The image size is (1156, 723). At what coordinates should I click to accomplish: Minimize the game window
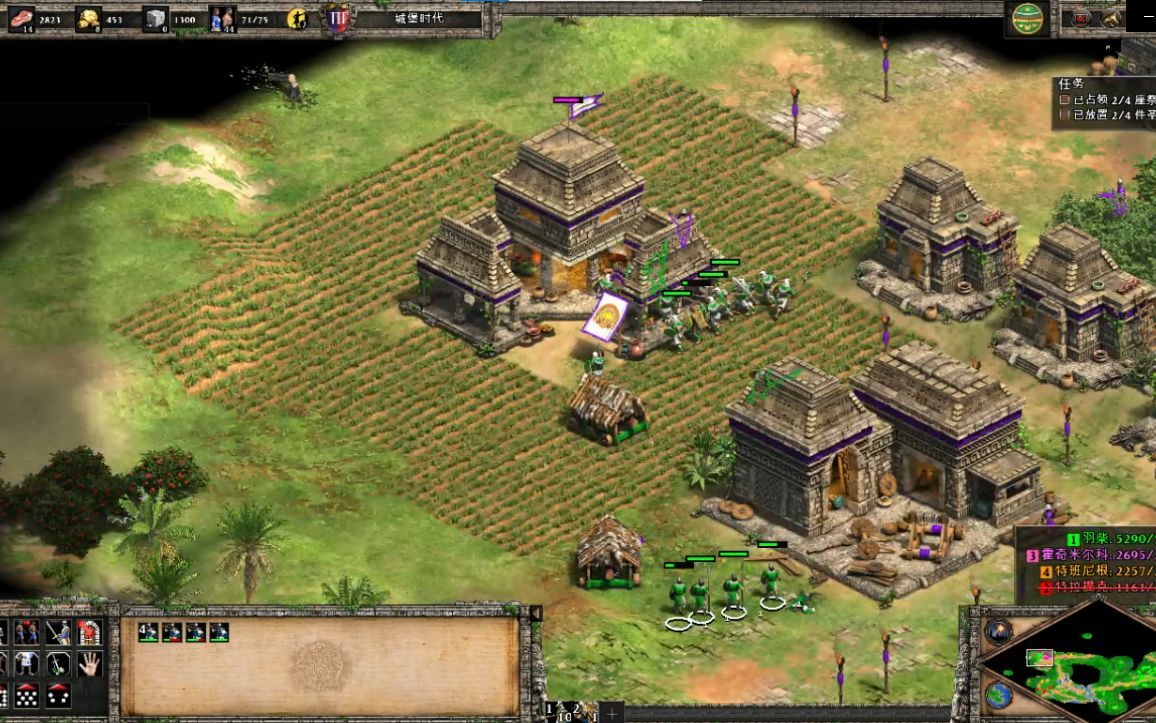(1146, 15)
